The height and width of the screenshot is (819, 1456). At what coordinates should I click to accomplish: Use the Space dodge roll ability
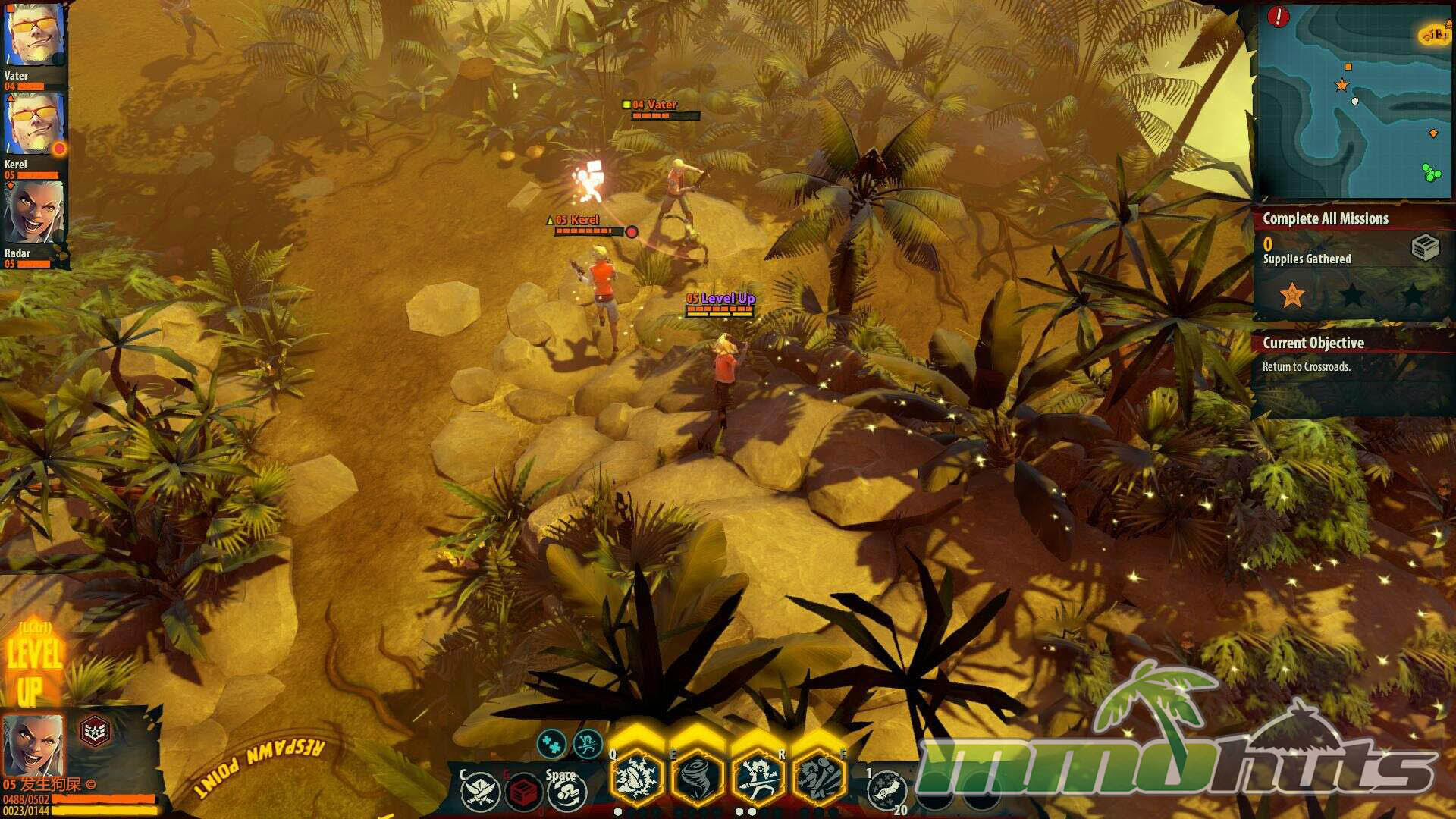point(565,792)
